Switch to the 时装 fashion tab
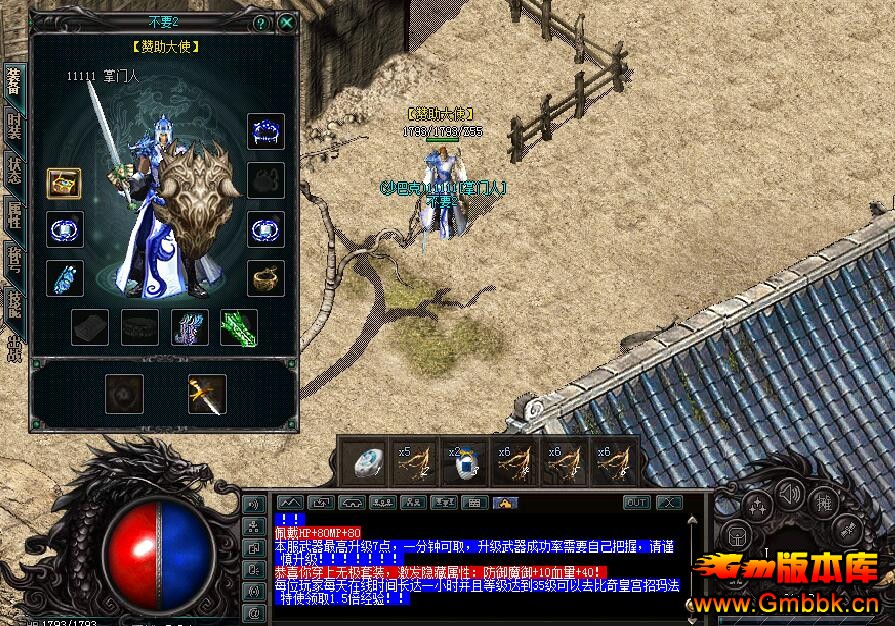 tap(14, 123)
